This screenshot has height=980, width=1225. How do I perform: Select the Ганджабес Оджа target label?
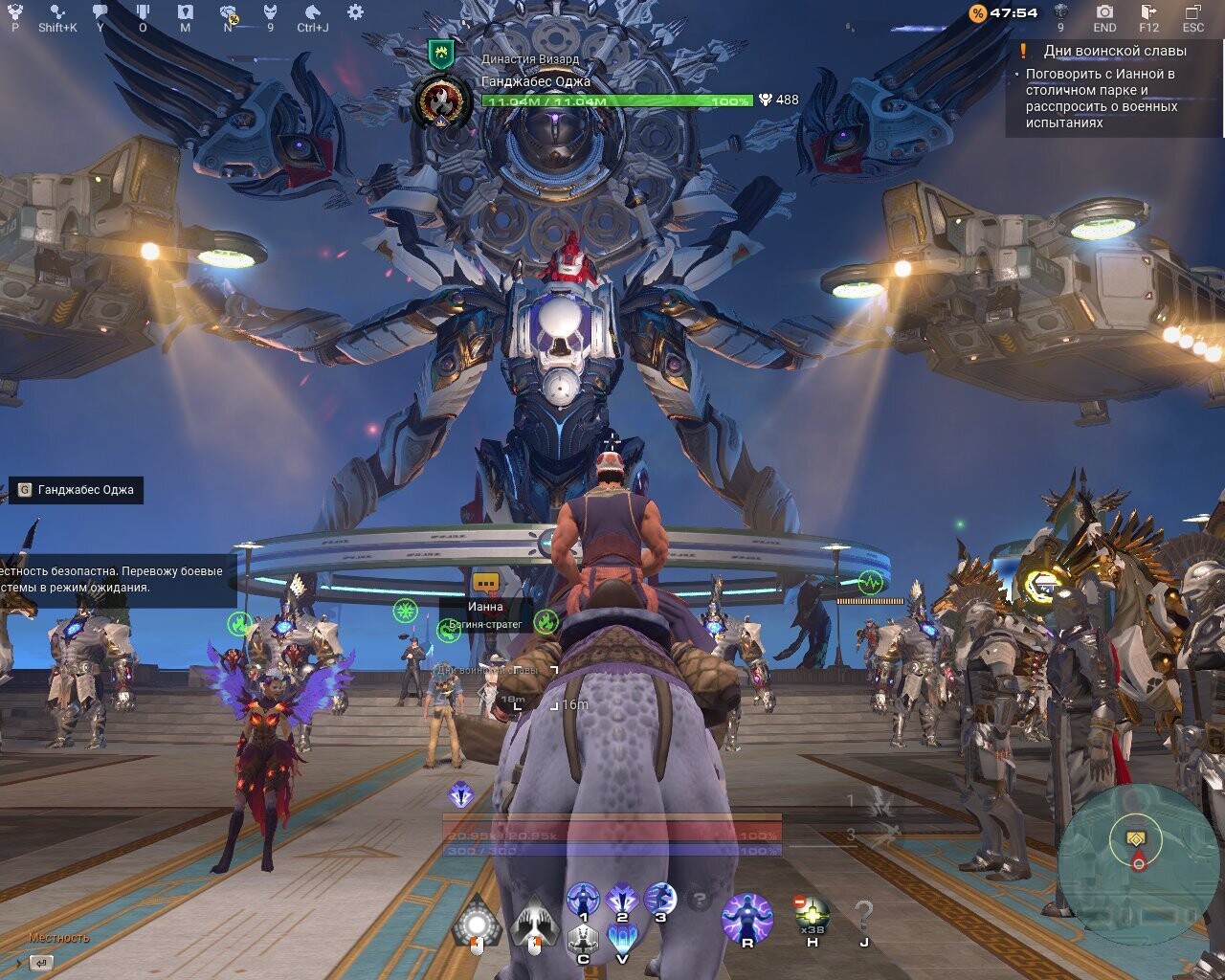pyautogui.click(x=77, y=490)
